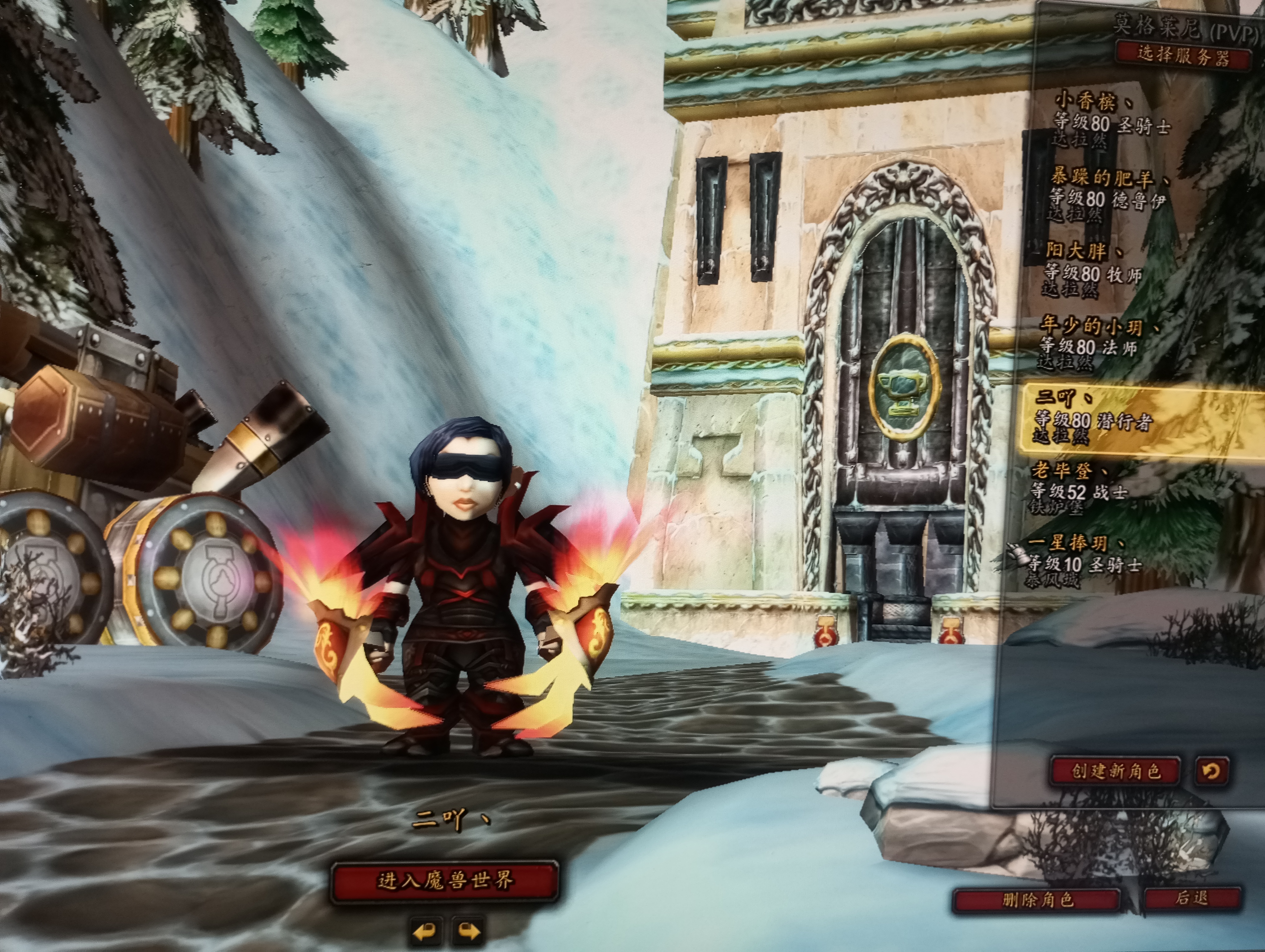Rotate character with the left arrow button
The height and width of the screenshot is (952, 1265).
[x=426, y=932]
